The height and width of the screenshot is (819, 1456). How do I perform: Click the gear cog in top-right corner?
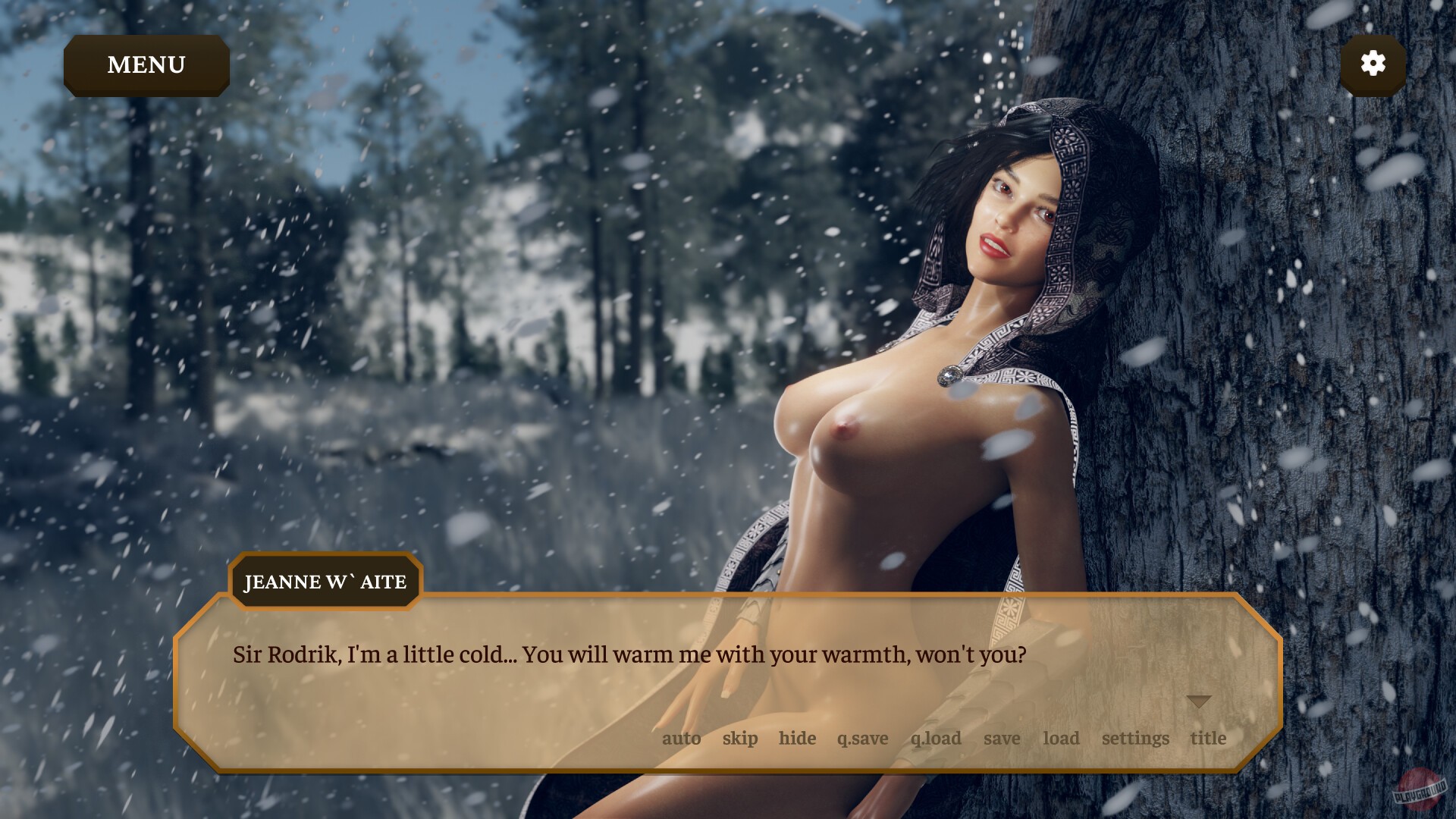tap(1374, 65)
